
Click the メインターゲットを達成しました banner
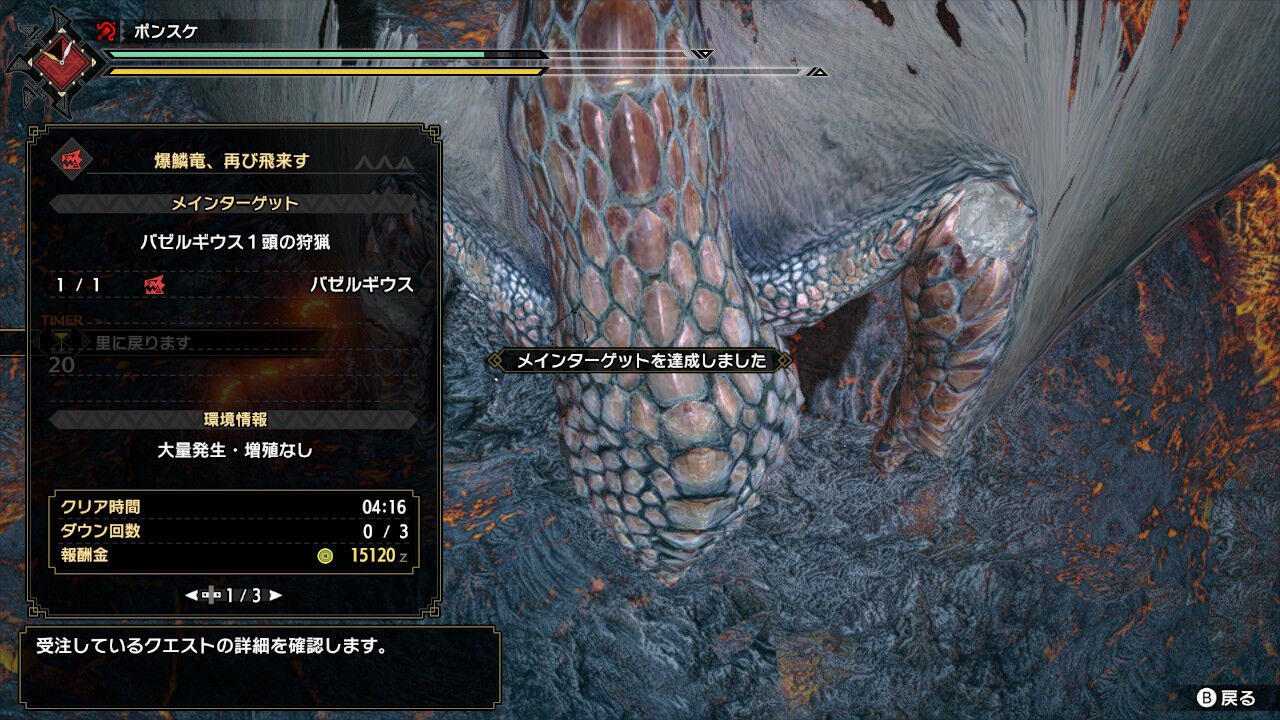[x=640, y=360]
